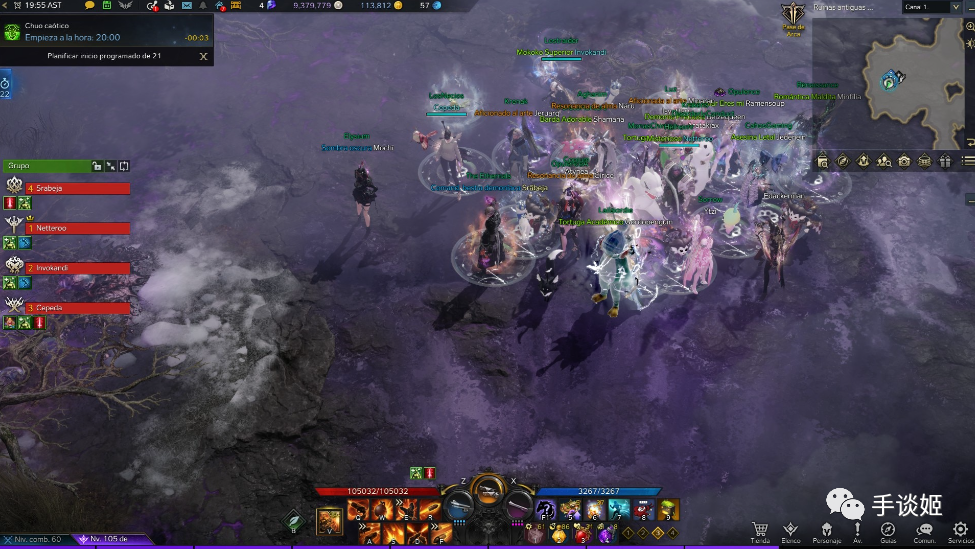Select party member Netteroo
Image resolution: width=975 pixels, height=549 pixels.
[x=80, y=228]
